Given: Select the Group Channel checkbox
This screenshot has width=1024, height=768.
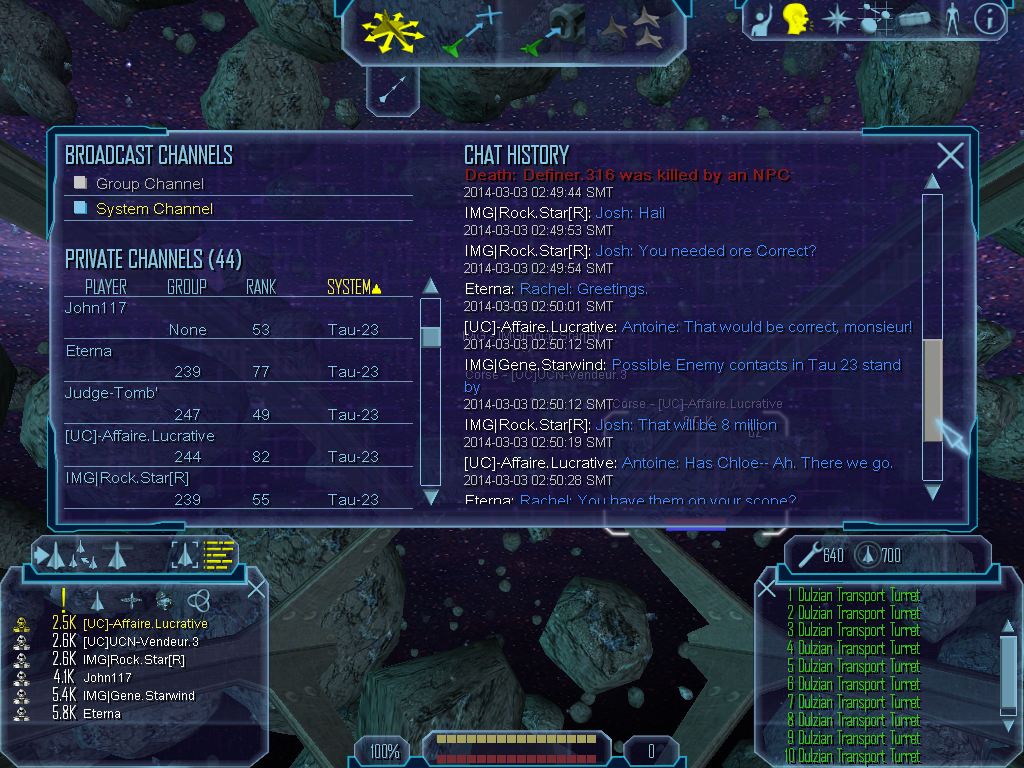Looking at the screenshot, I should click(81, 183).
